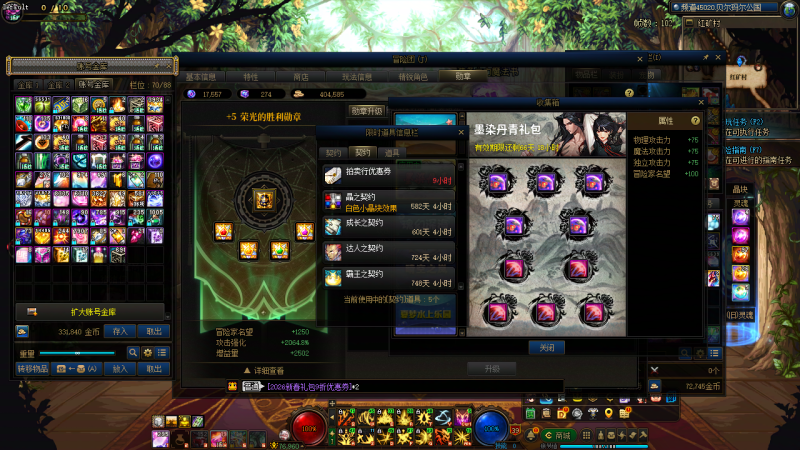Click the central medal slot
The image size is (800, 450).
(265, 199)
